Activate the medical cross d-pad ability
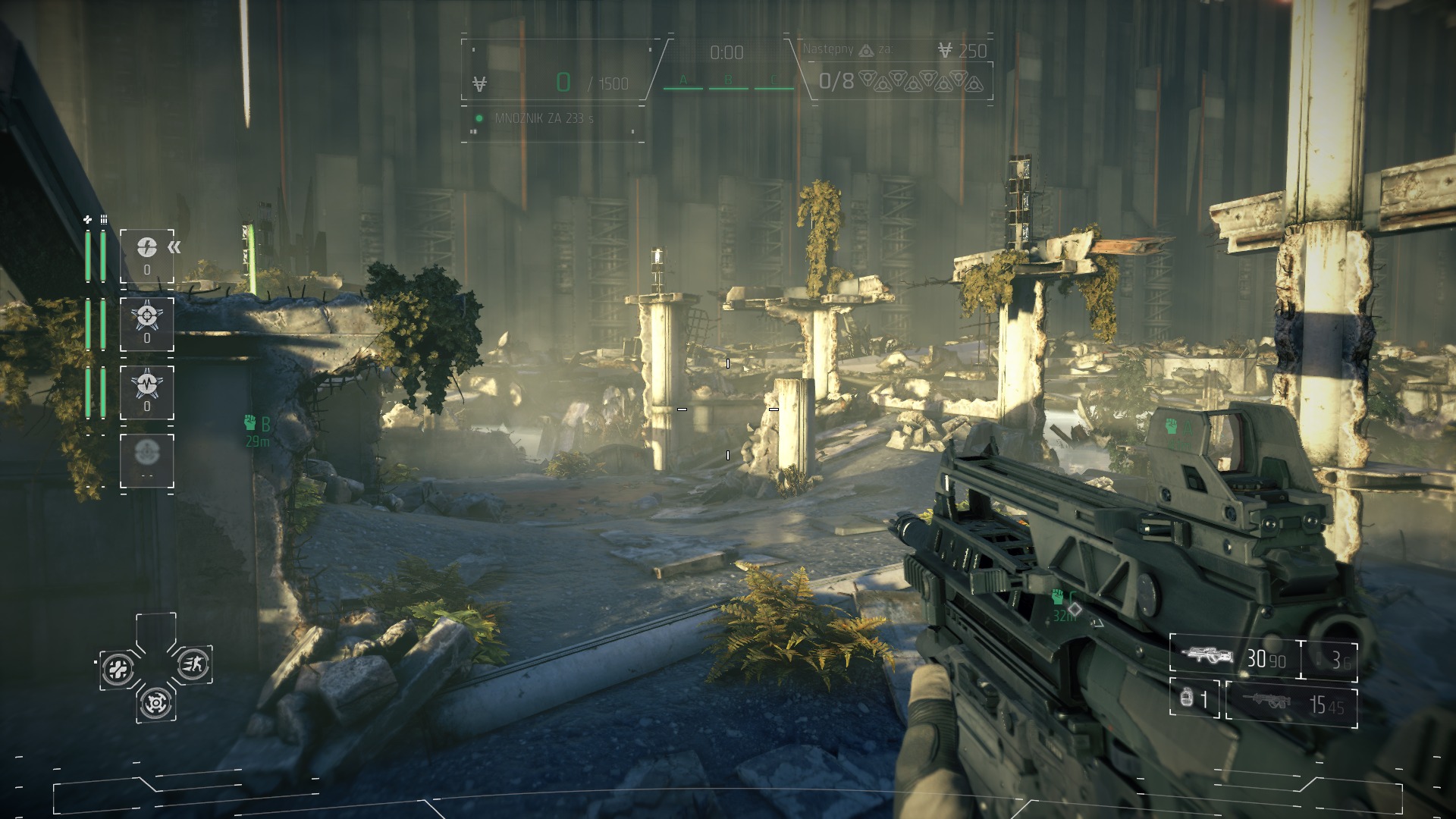The height and width of the screenshot is (819, 1456). coord(118,669)
